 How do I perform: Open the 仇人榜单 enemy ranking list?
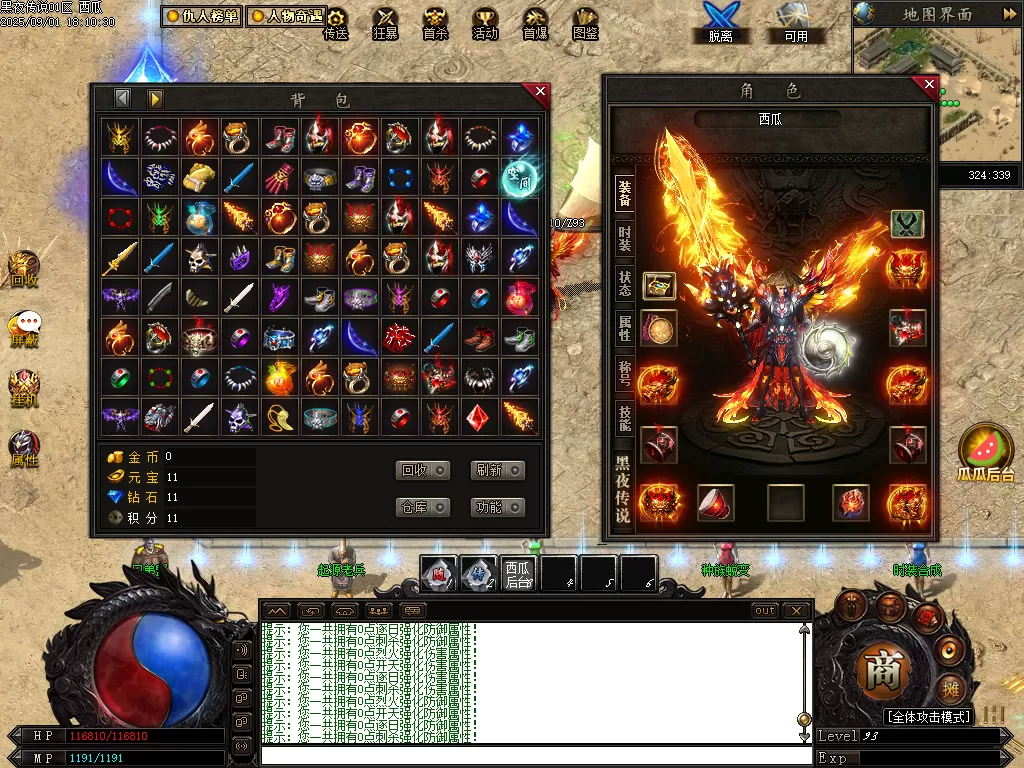click(x=202, y=17)
